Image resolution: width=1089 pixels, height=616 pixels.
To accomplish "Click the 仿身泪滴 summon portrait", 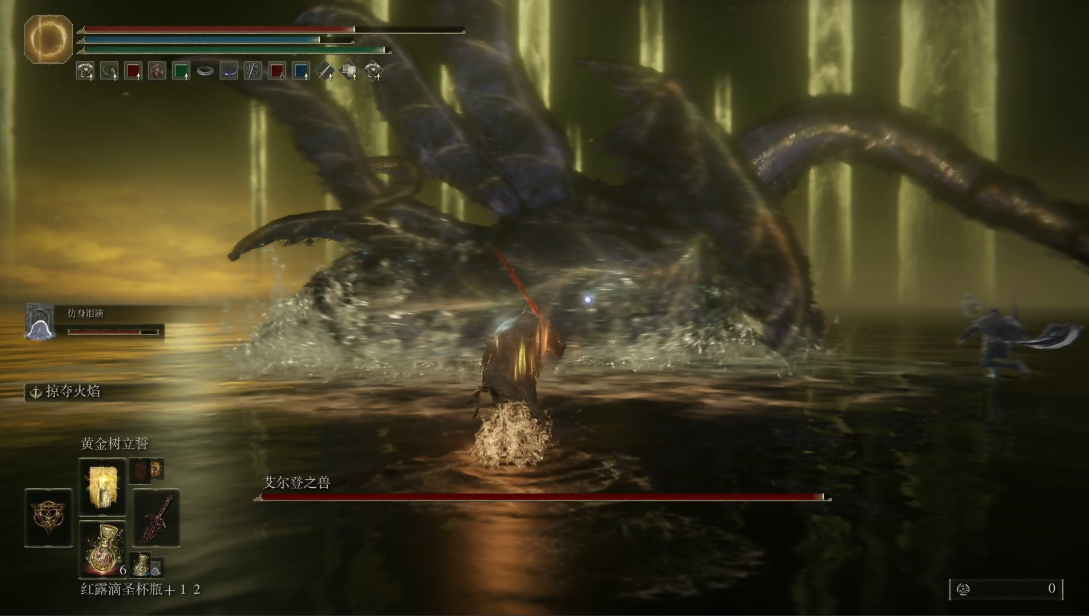I will pos(40,322).
